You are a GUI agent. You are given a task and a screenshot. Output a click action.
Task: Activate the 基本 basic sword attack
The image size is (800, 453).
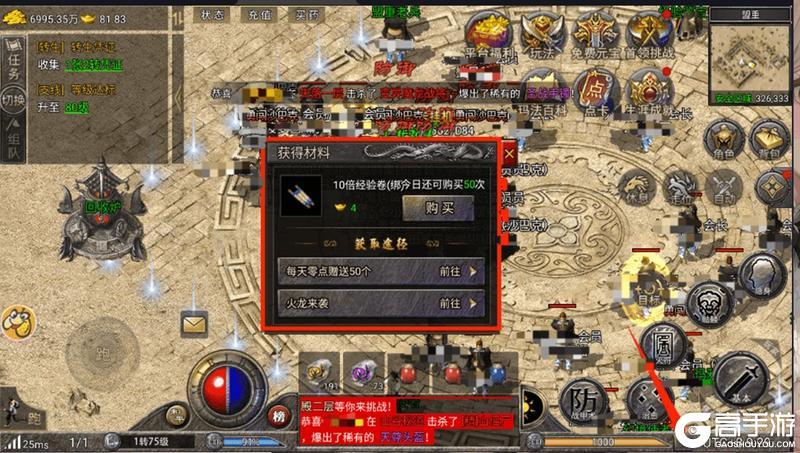pos(739,378)
